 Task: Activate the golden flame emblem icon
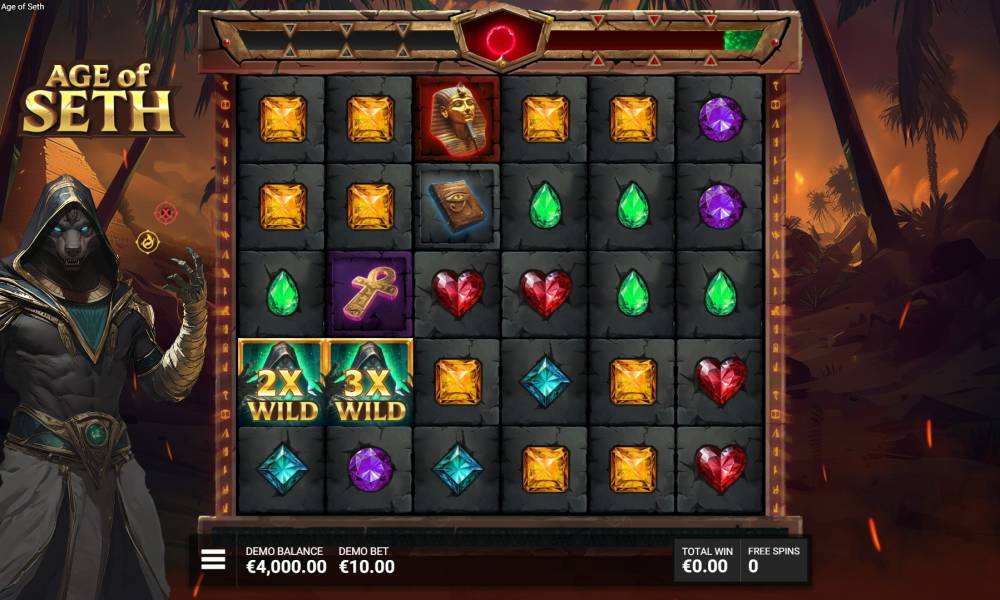tap(149, 241)
